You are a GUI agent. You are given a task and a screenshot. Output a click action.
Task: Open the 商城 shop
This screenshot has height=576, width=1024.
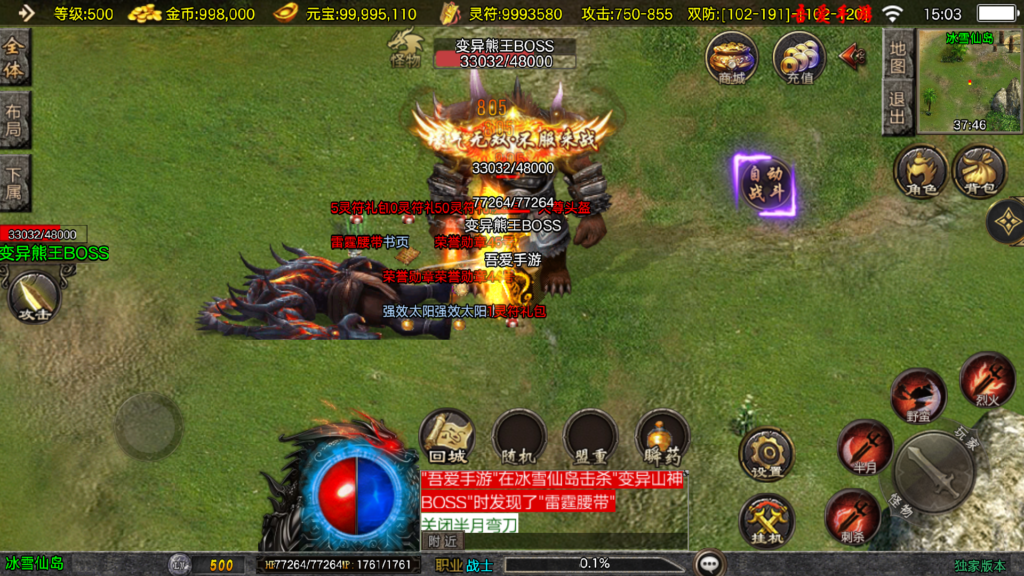tap(731, 57)
